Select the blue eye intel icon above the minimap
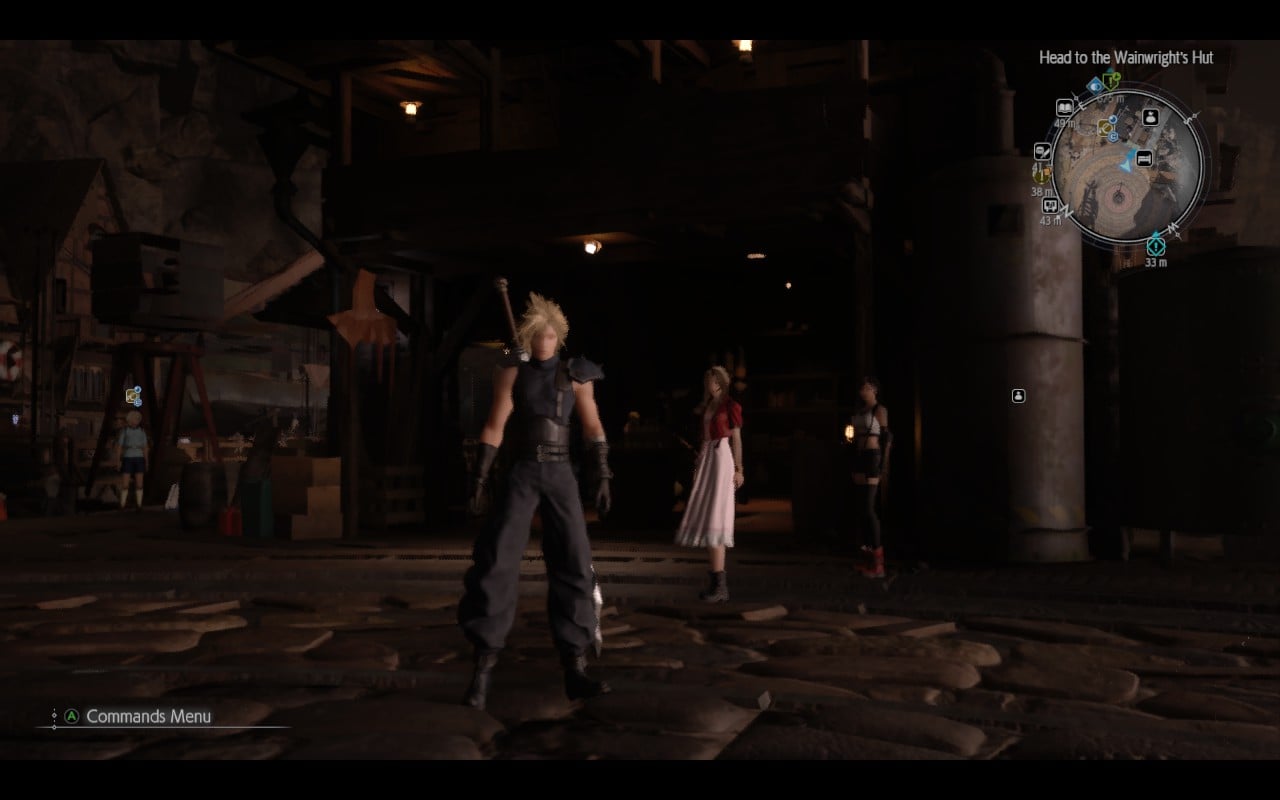The height and width of the screenshot is (800, 1280). click(1094, 87)
